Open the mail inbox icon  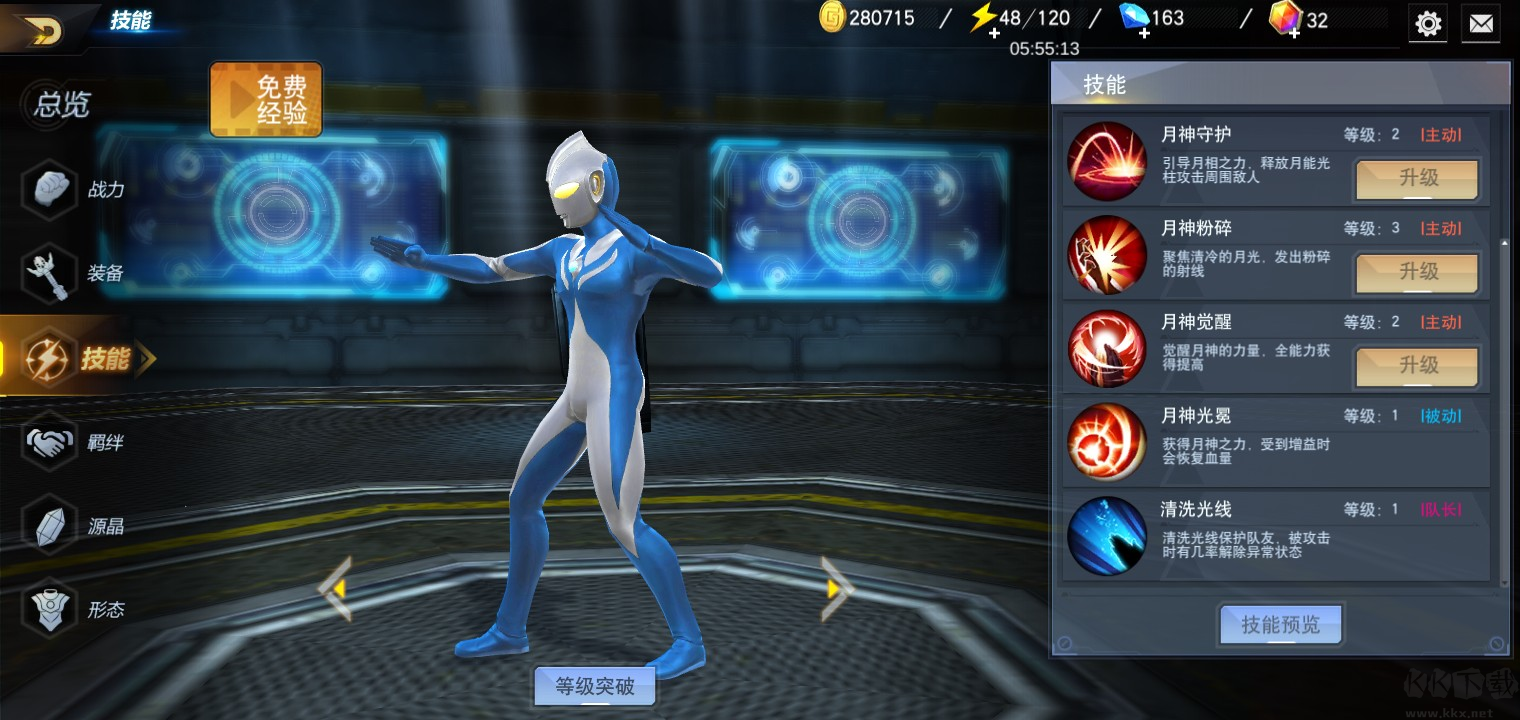click(x=1481, y=23)
